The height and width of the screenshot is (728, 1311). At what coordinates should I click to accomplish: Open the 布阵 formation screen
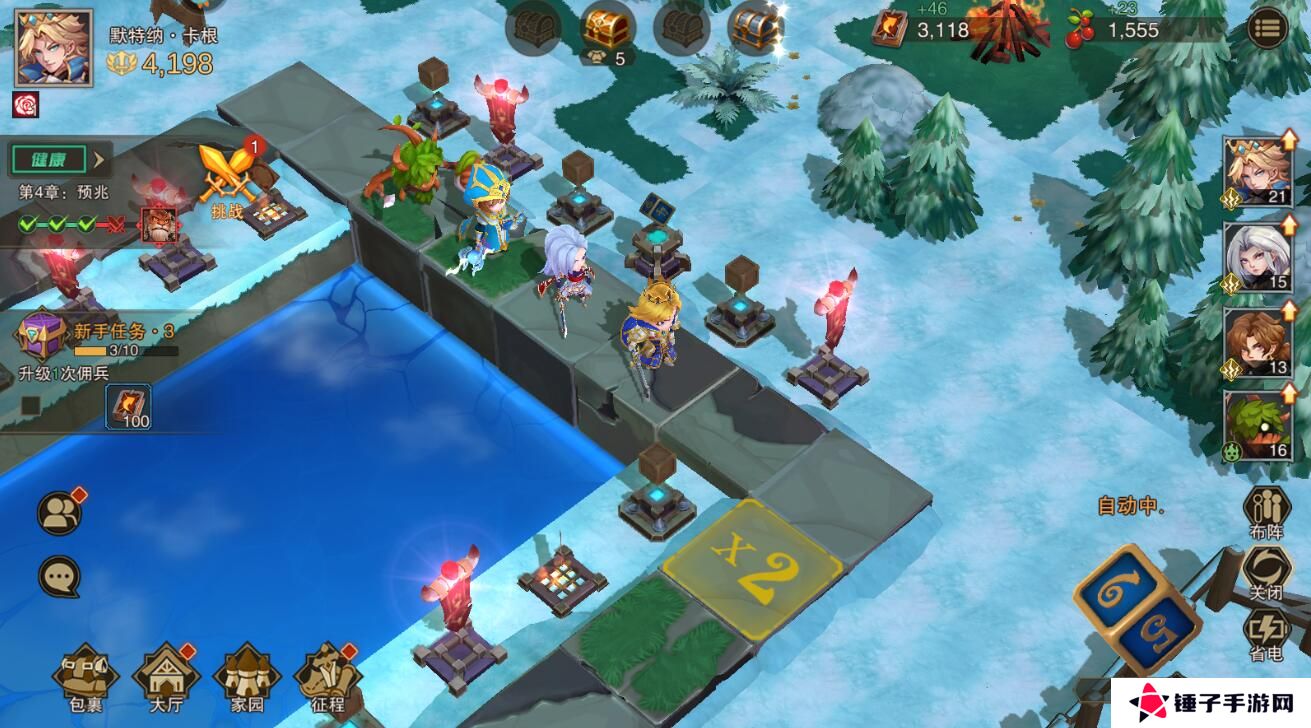click(x=1265, y=513)
